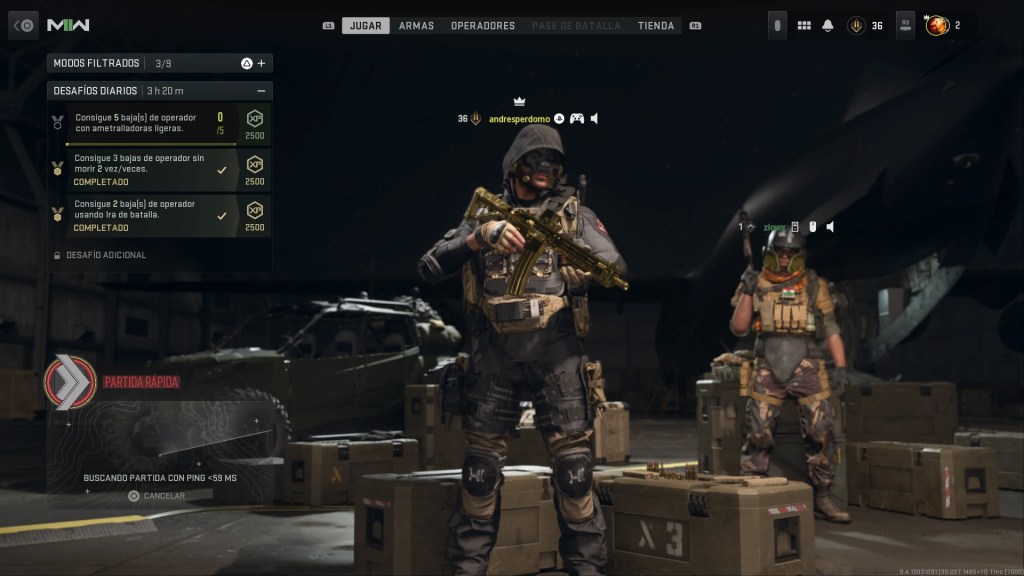1024x576 pixels.
Task: Open the player profile emblem
Action: coord(937,25)
